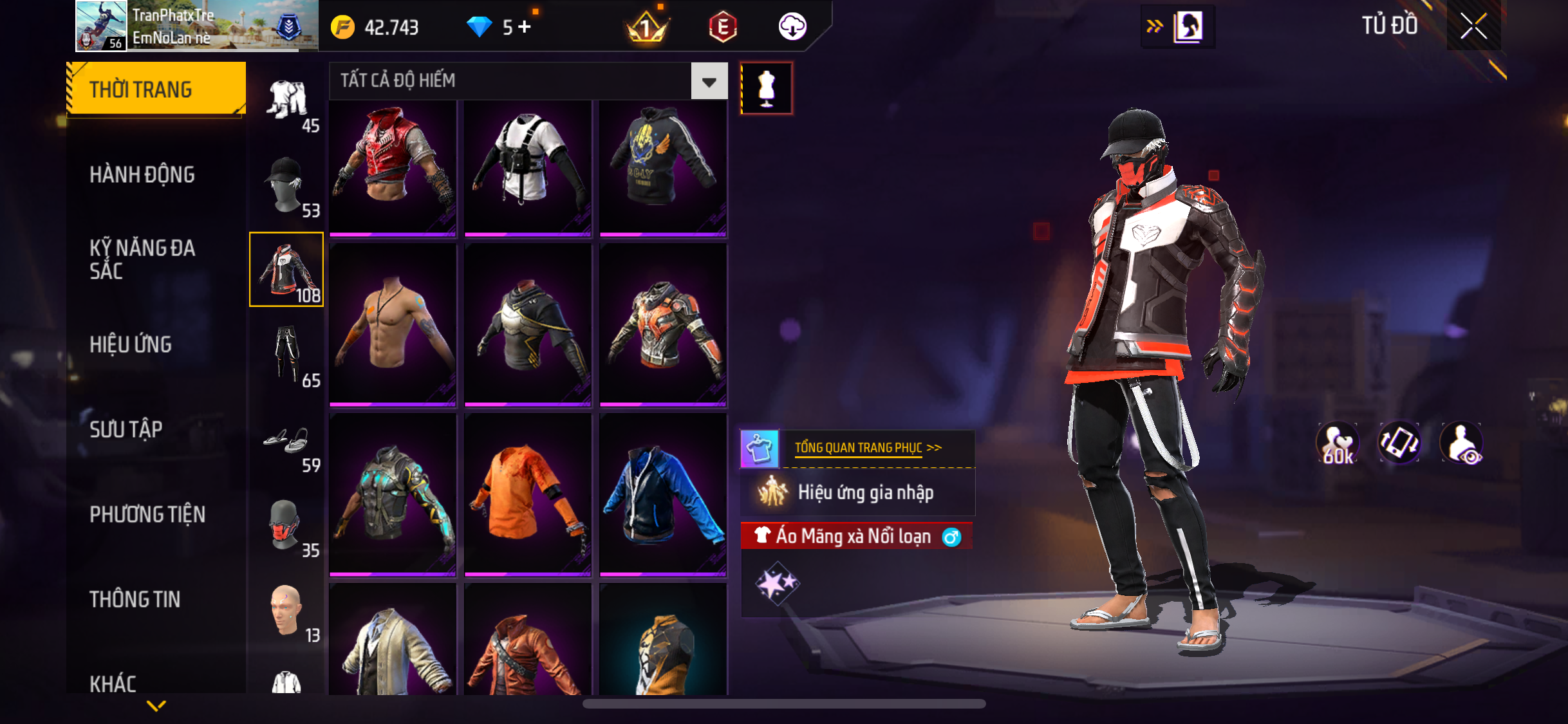The width and height of the screenshot is (1568, 724).
Task: Close the wardrobe screen with the X
Action: click(1473, 26)
